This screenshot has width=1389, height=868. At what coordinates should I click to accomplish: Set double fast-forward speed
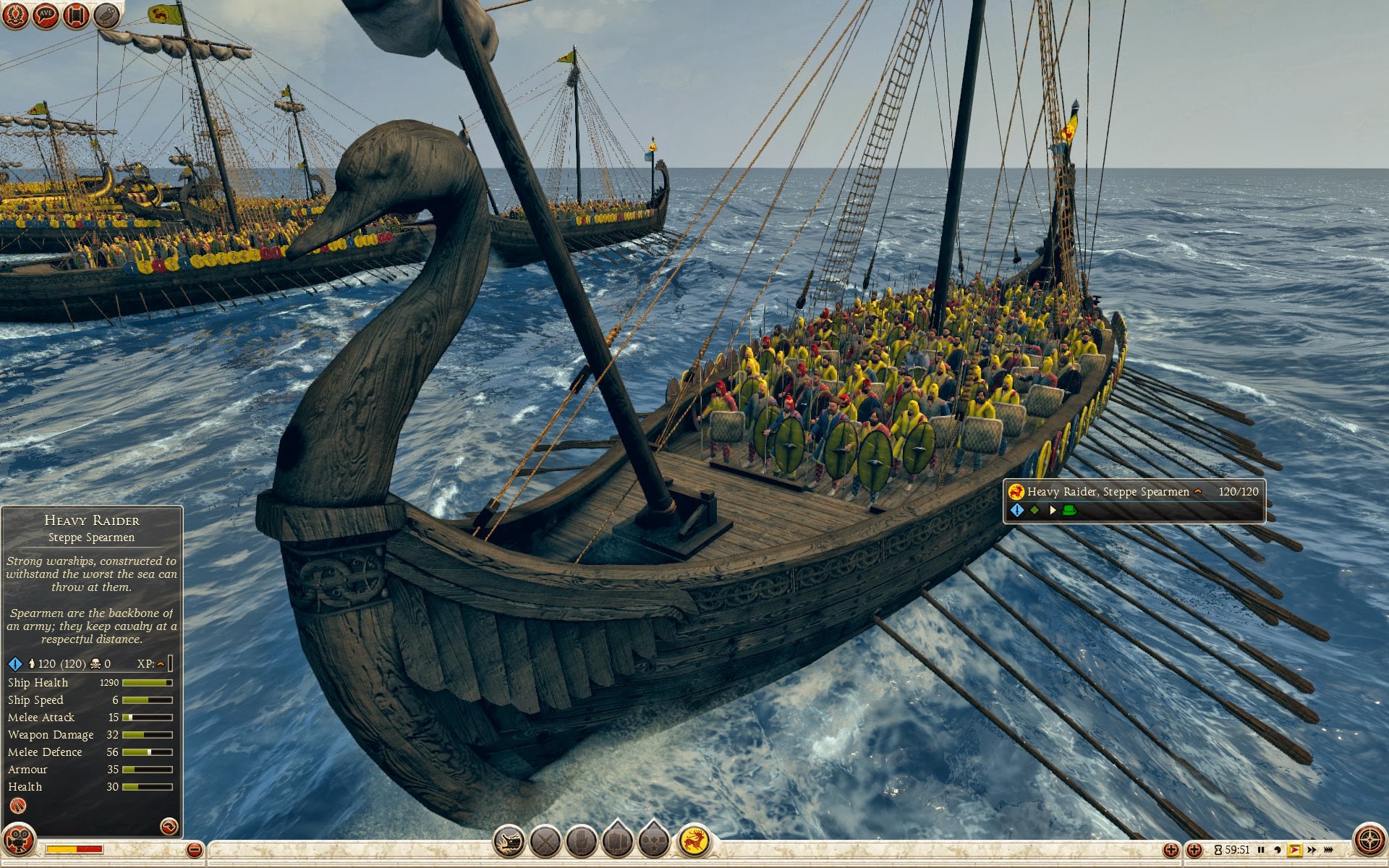[x=1312, y=850]
